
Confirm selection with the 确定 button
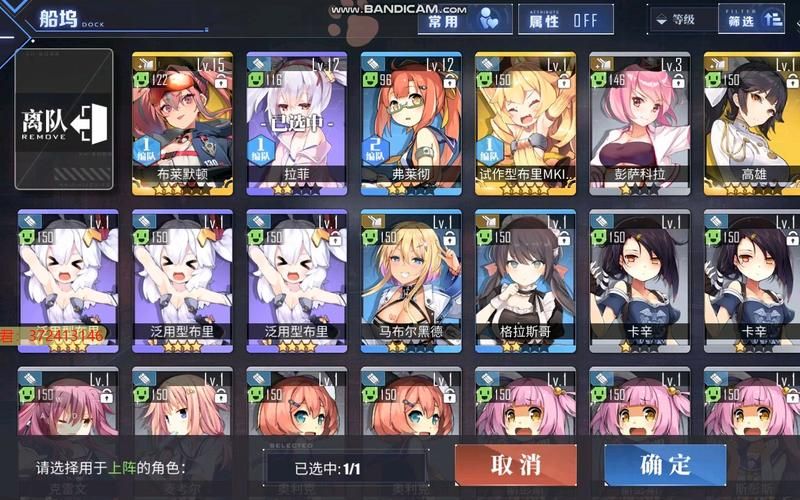[665, 465]
